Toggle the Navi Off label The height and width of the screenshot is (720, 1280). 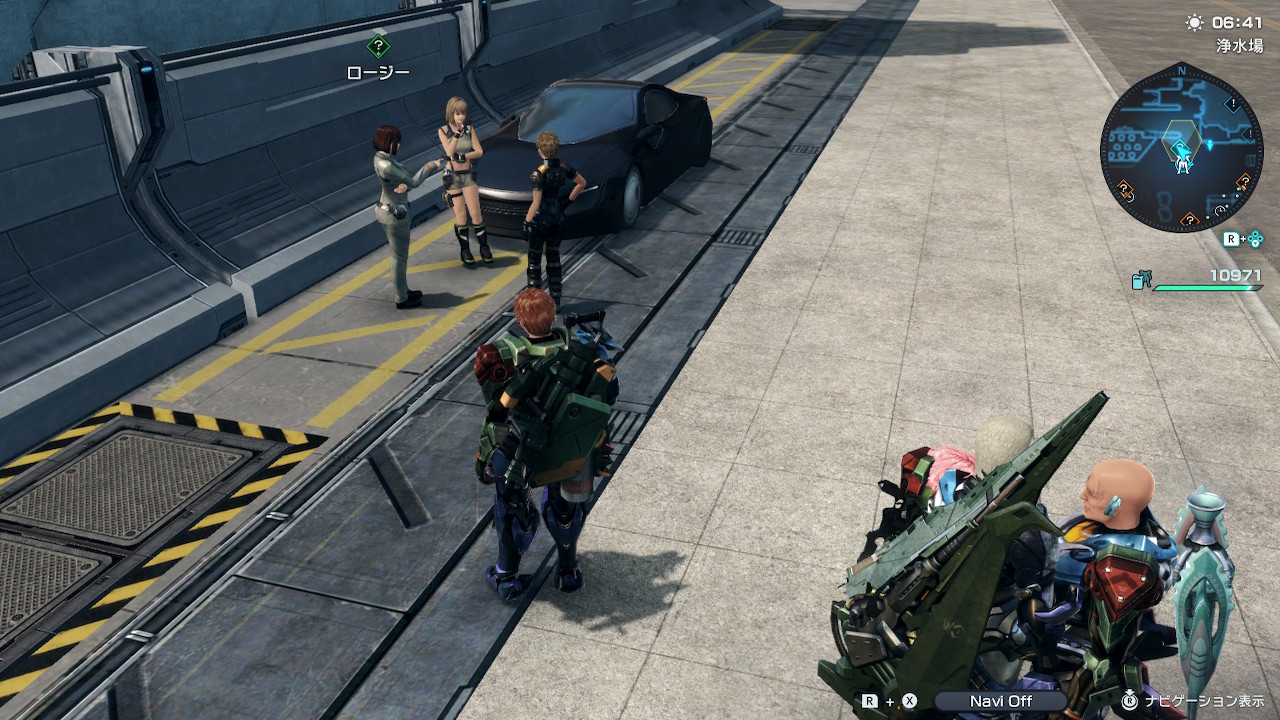pos(1000,701)
